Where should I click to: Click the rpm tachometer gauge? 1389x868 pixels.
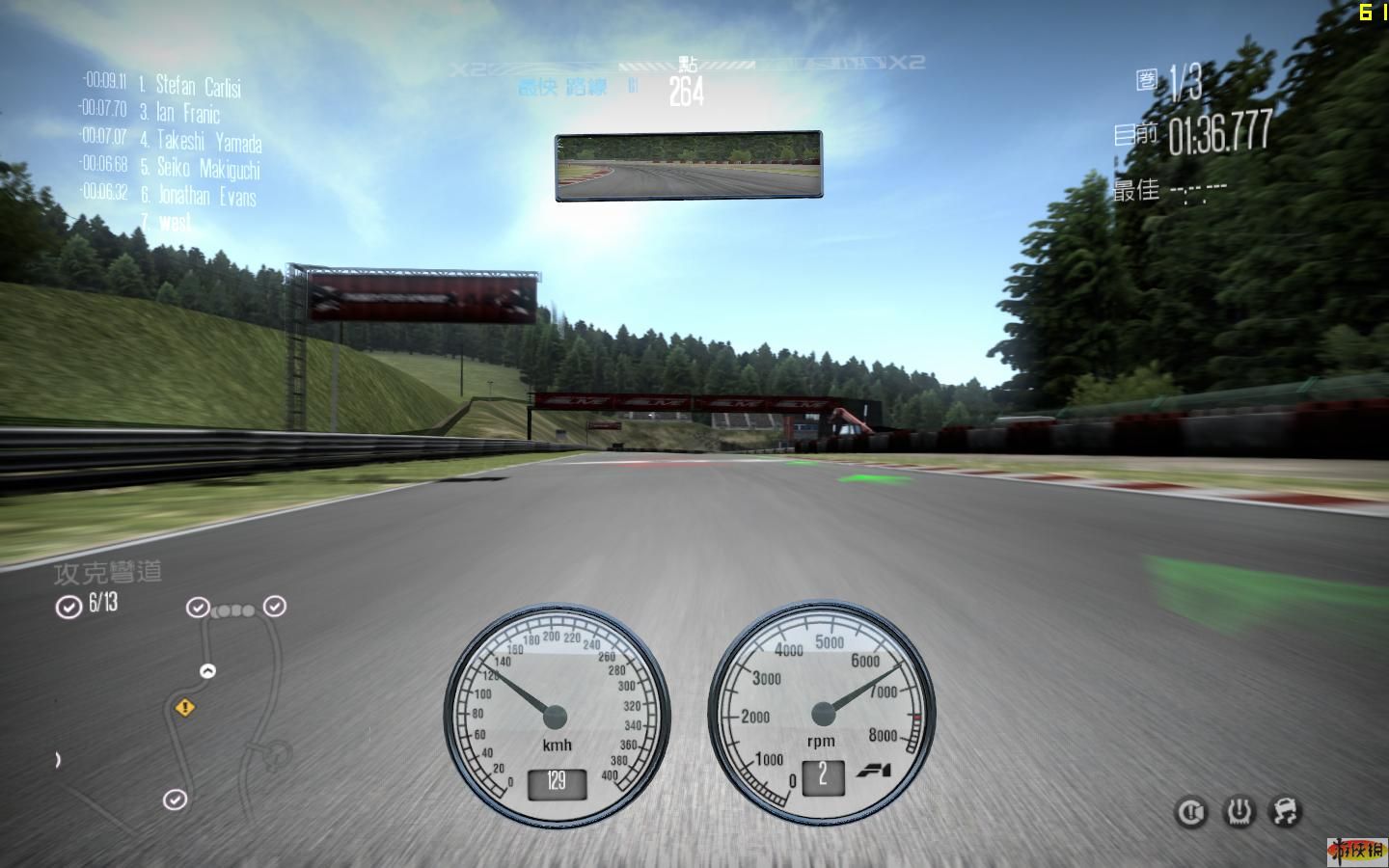(822, 714)
